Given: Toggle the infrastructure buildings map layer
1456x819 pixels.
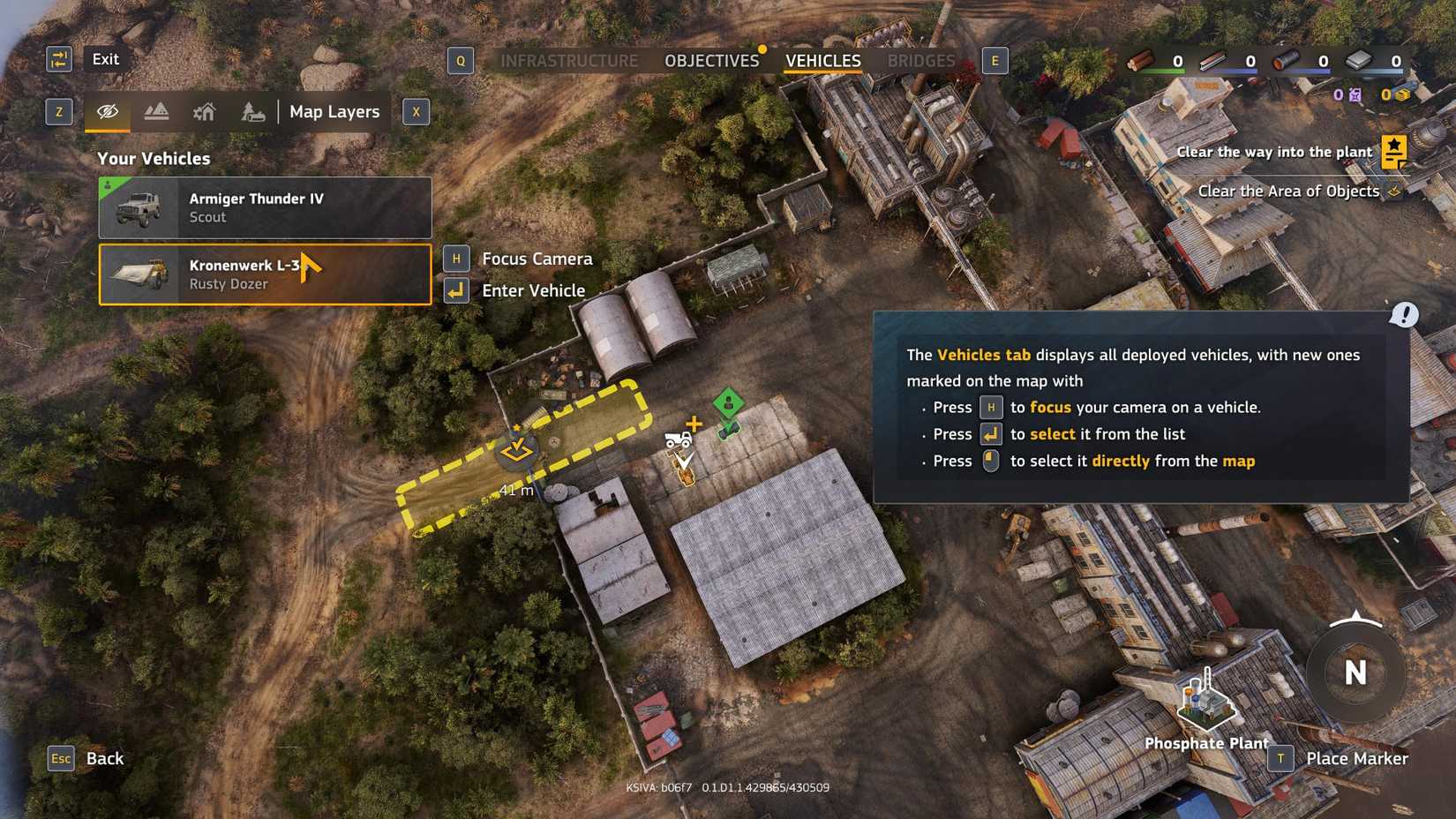Looking at the screenshot, I should (x=205, y=111).
